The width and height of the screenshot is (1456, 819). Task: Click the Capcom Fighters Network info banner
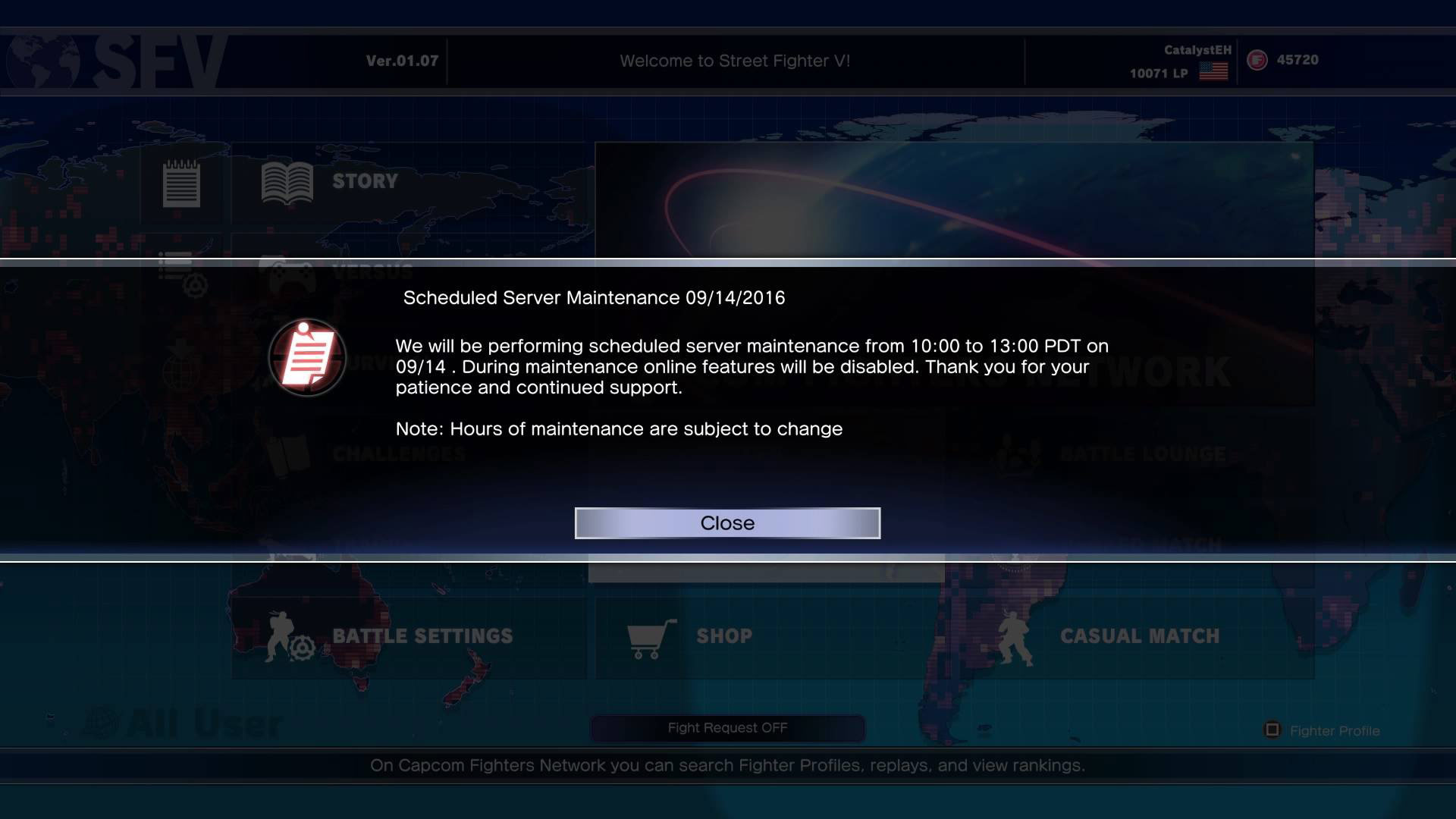tap(726, 765)
